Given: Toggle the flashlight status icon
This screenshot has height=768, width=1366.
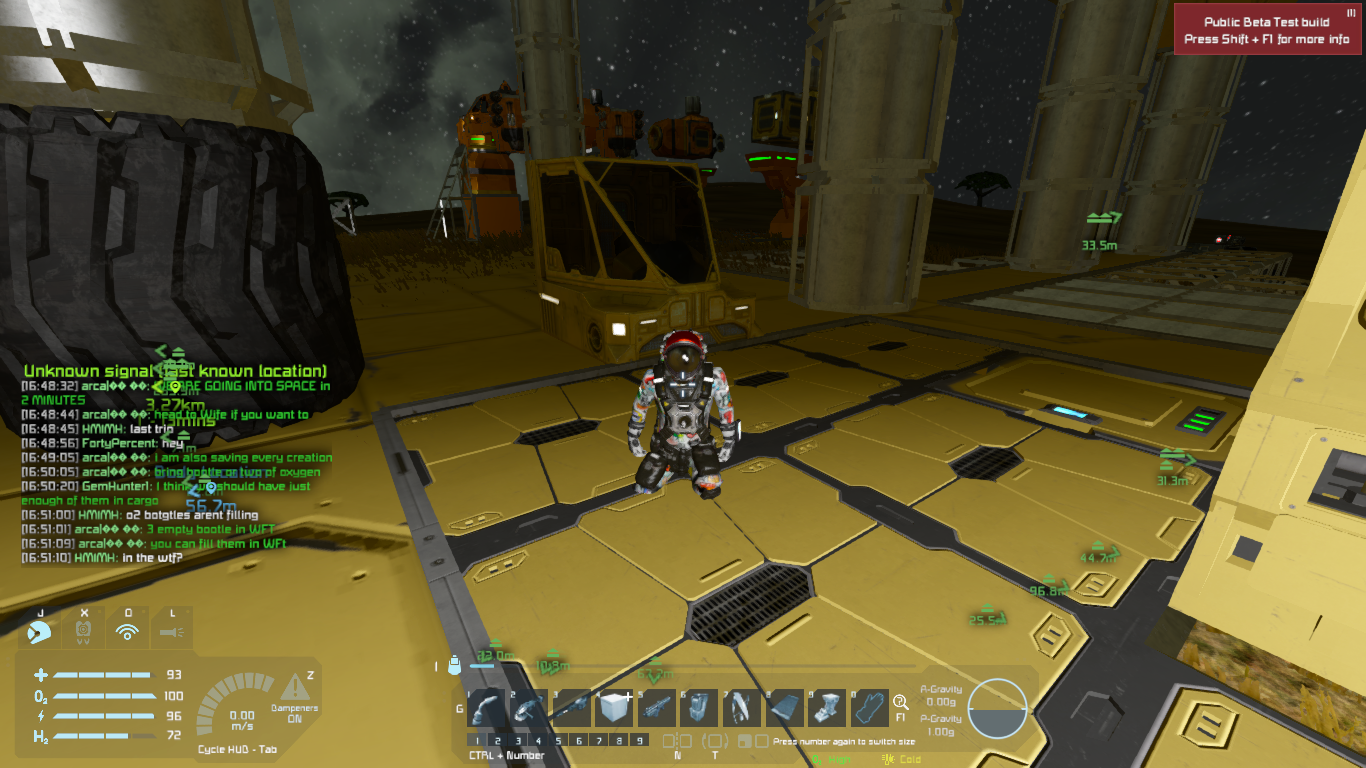Looking at the screenshot, I should 171,631.
